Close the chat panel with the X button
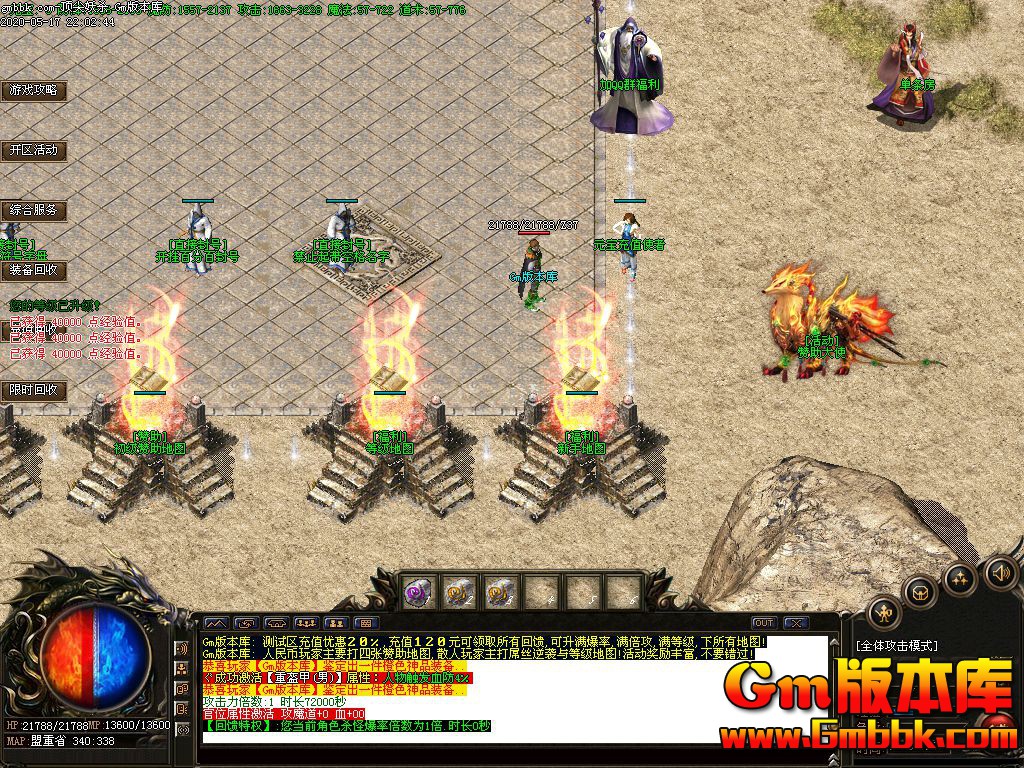Screen dimensions: 1024x768 796,623
